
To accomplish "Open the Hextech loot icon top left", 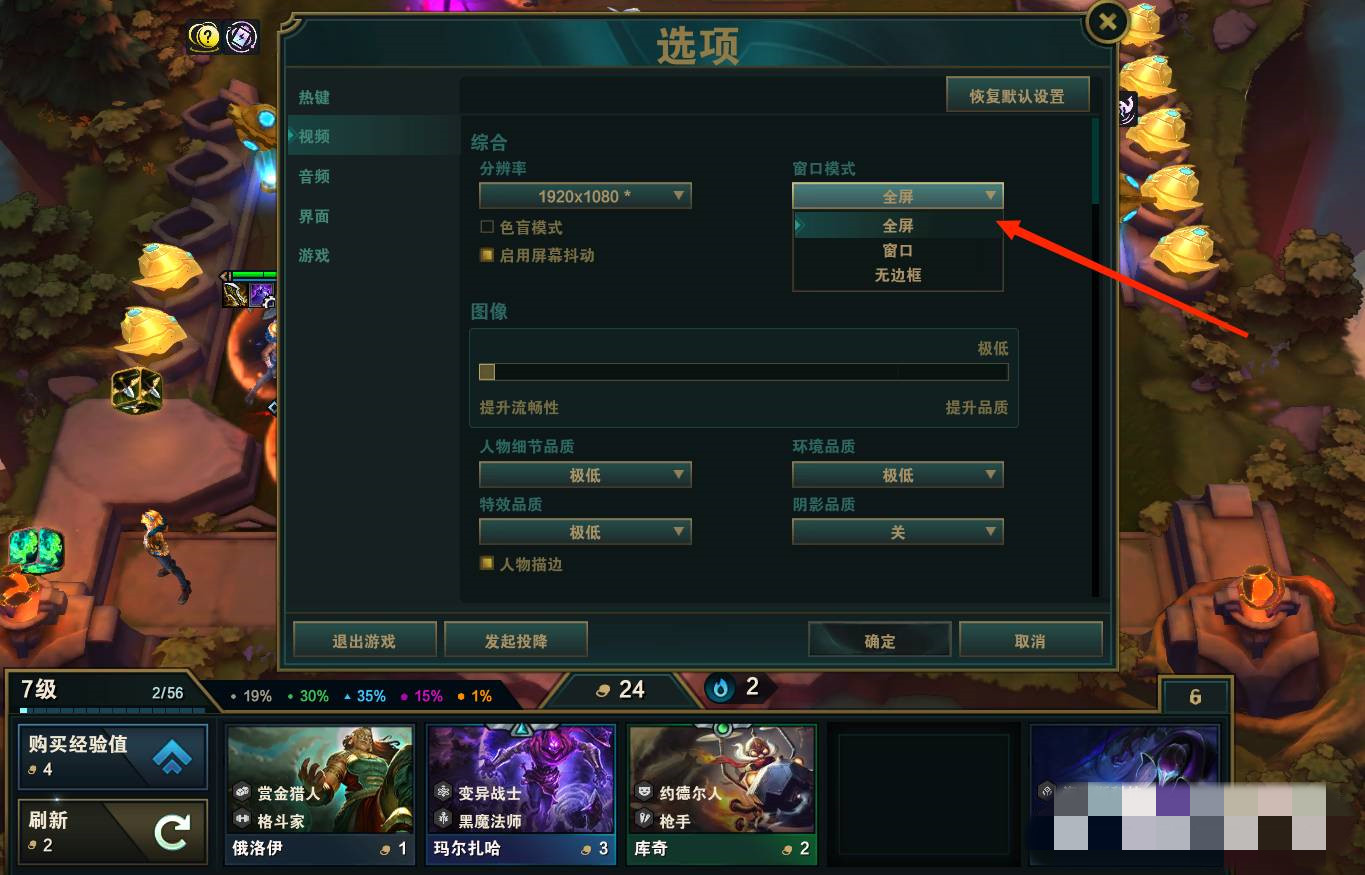I will coord(240,36).
